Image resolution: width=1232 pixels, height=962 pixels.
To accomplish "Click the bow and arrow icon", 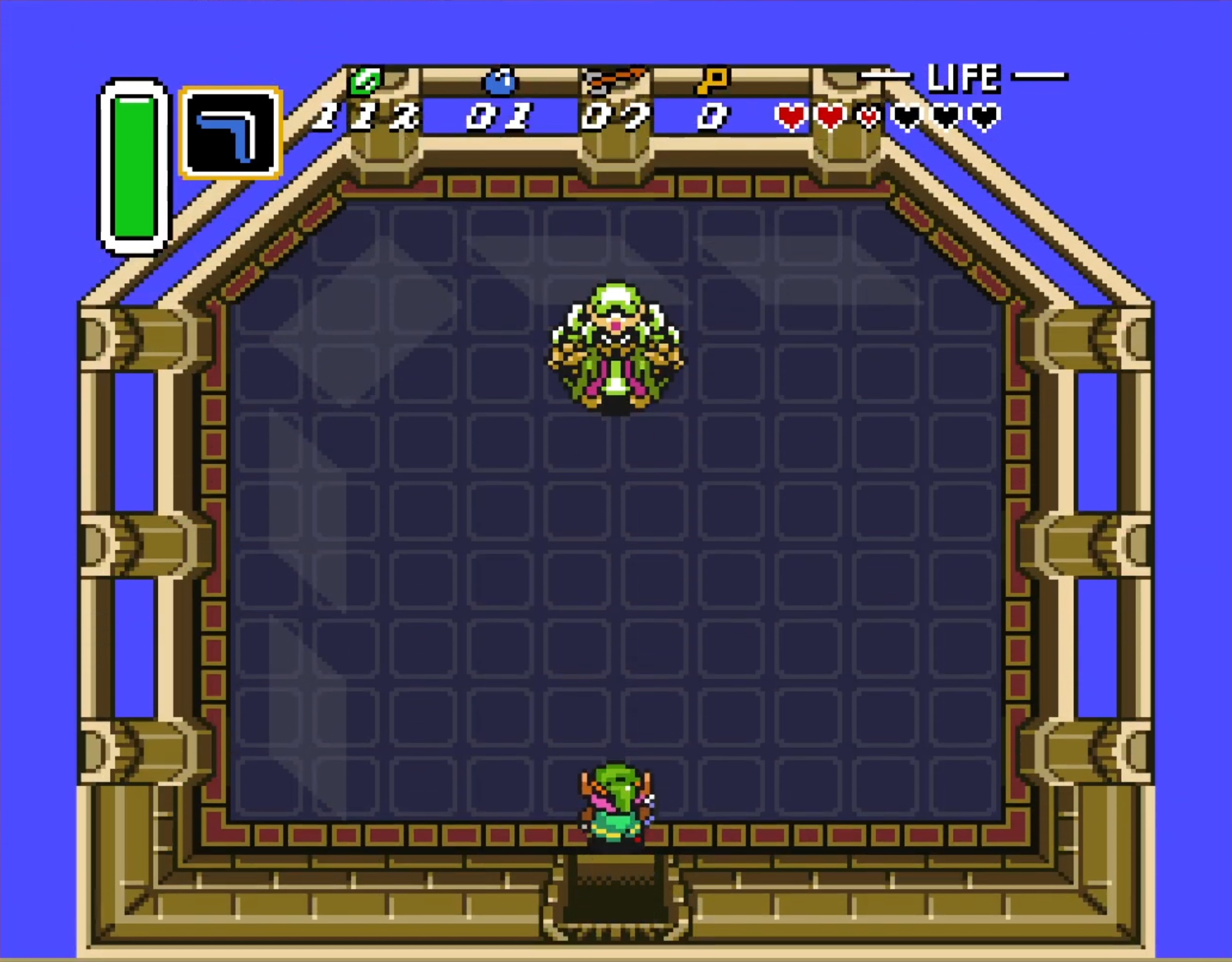I will click(613, 81).
